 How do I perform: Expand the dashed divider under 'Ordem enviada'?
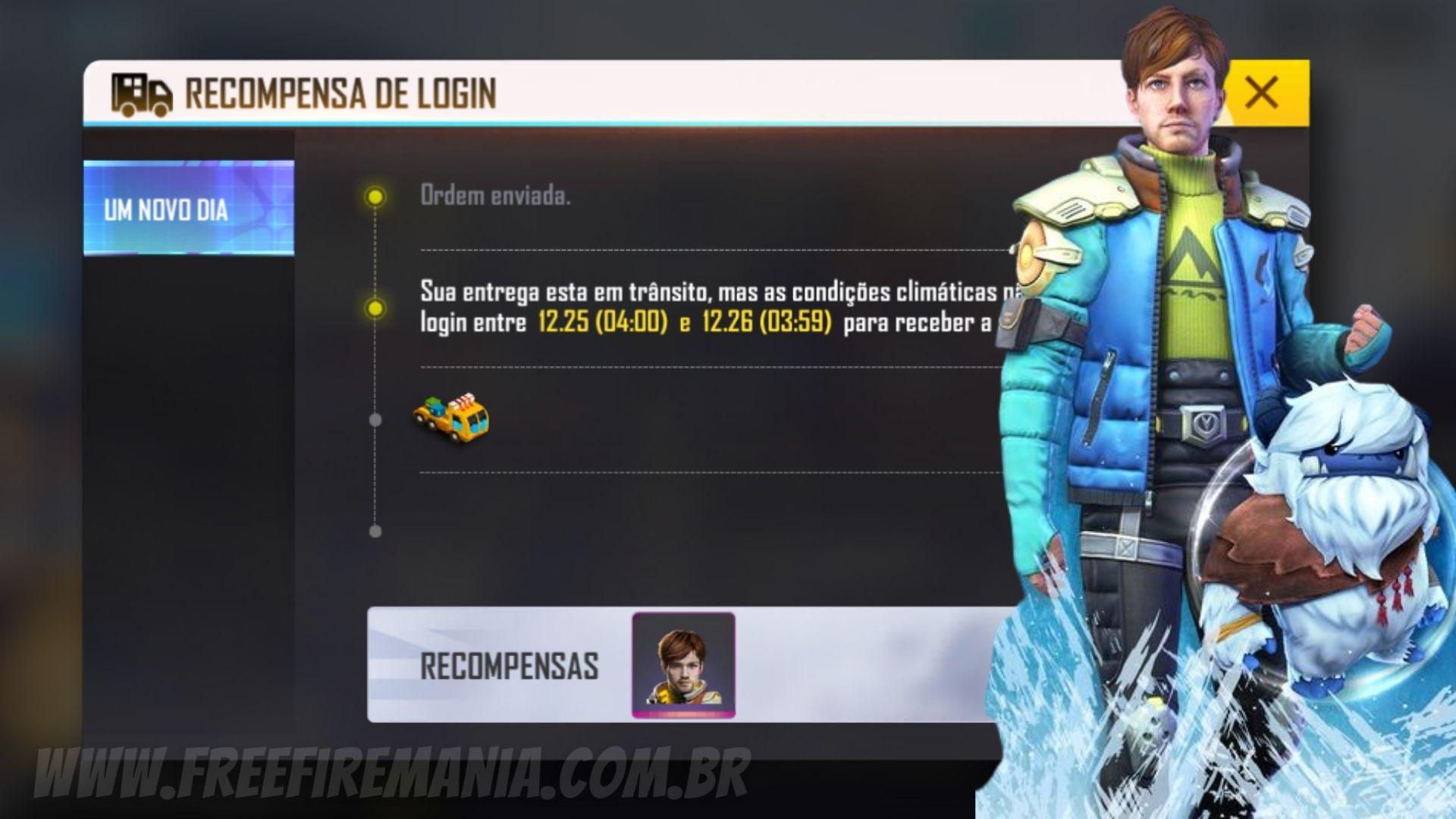682,250
